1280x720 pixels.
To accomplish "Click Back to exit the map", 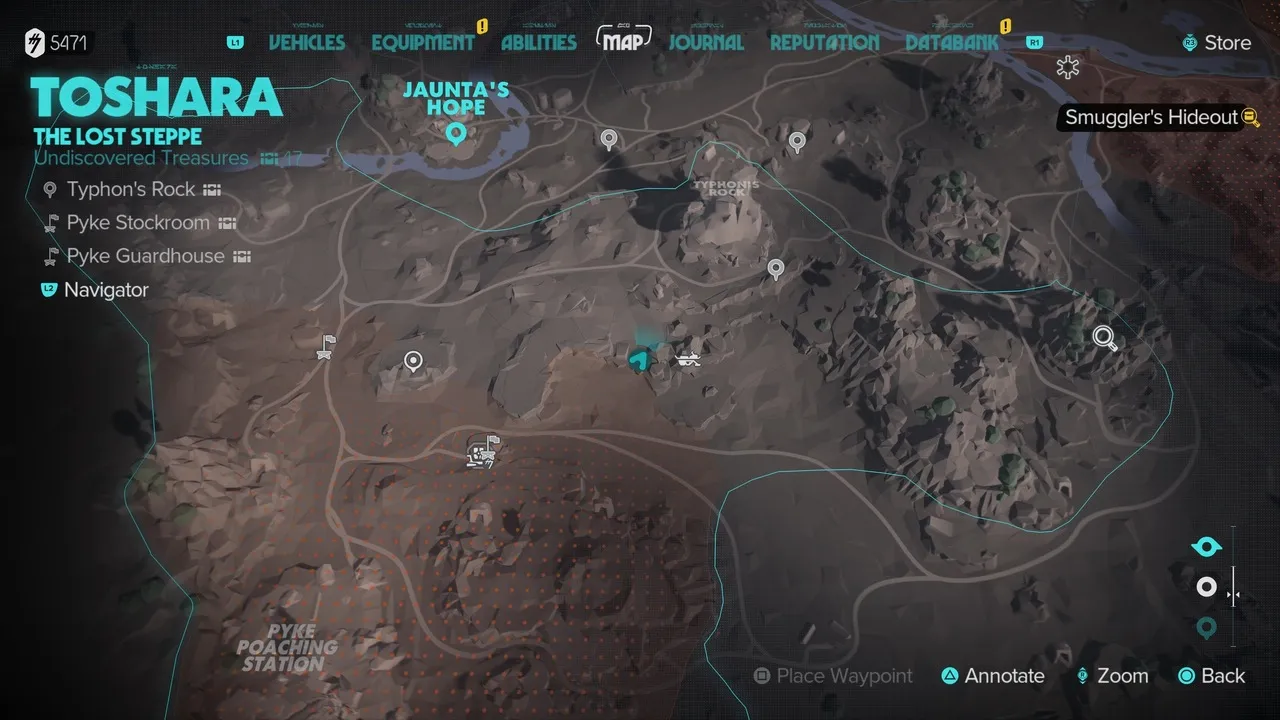I will [x=1211, y=676].
